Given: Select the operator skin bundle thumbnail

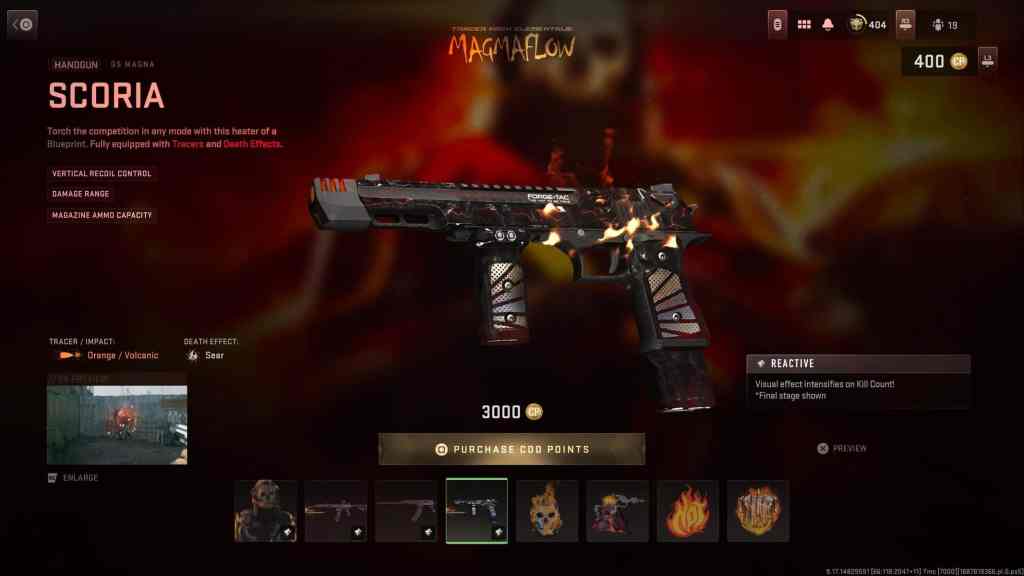Looking at the screenshot, I should tap(265, 510).
